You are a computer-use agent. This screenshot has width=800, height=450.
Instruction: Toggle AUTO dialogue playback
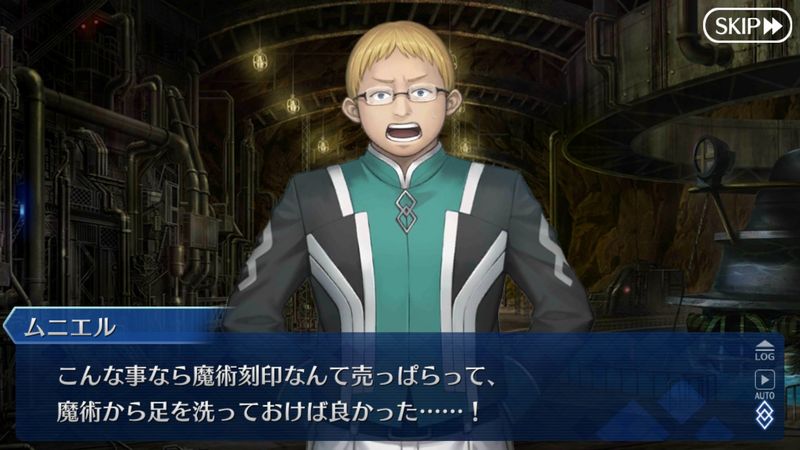pos(765,383)
